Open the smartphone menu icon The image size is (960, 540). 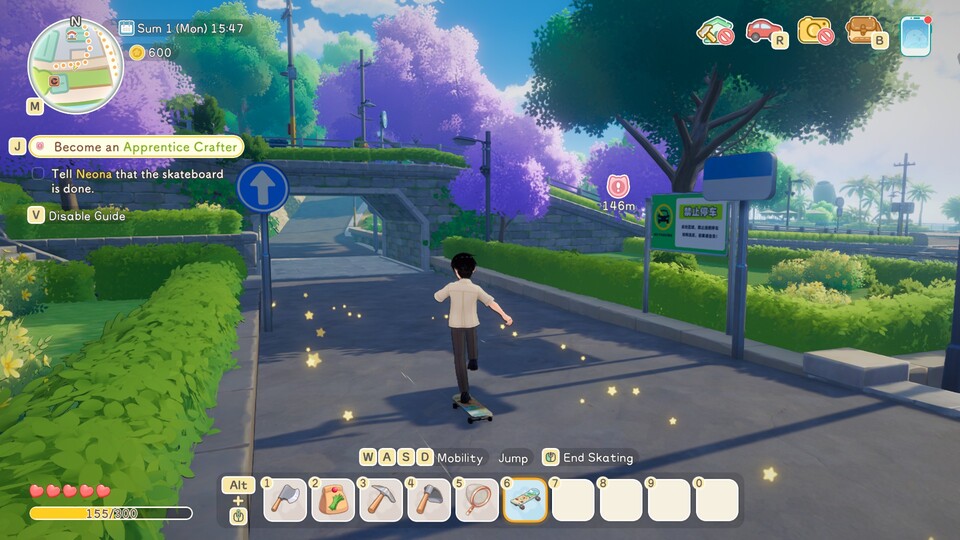click(x=915, y=36)
